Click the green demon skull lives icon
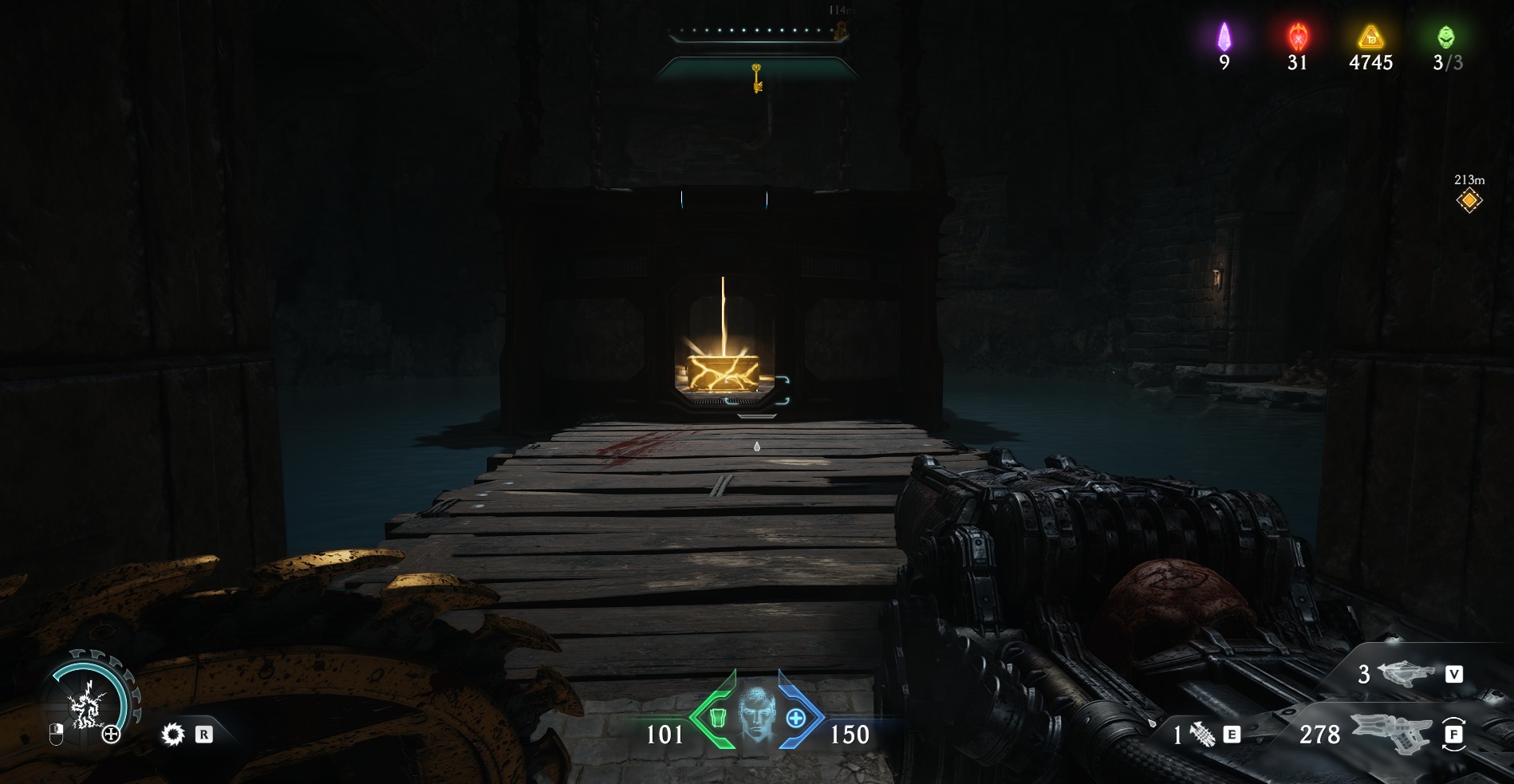 click(1445, 37)
